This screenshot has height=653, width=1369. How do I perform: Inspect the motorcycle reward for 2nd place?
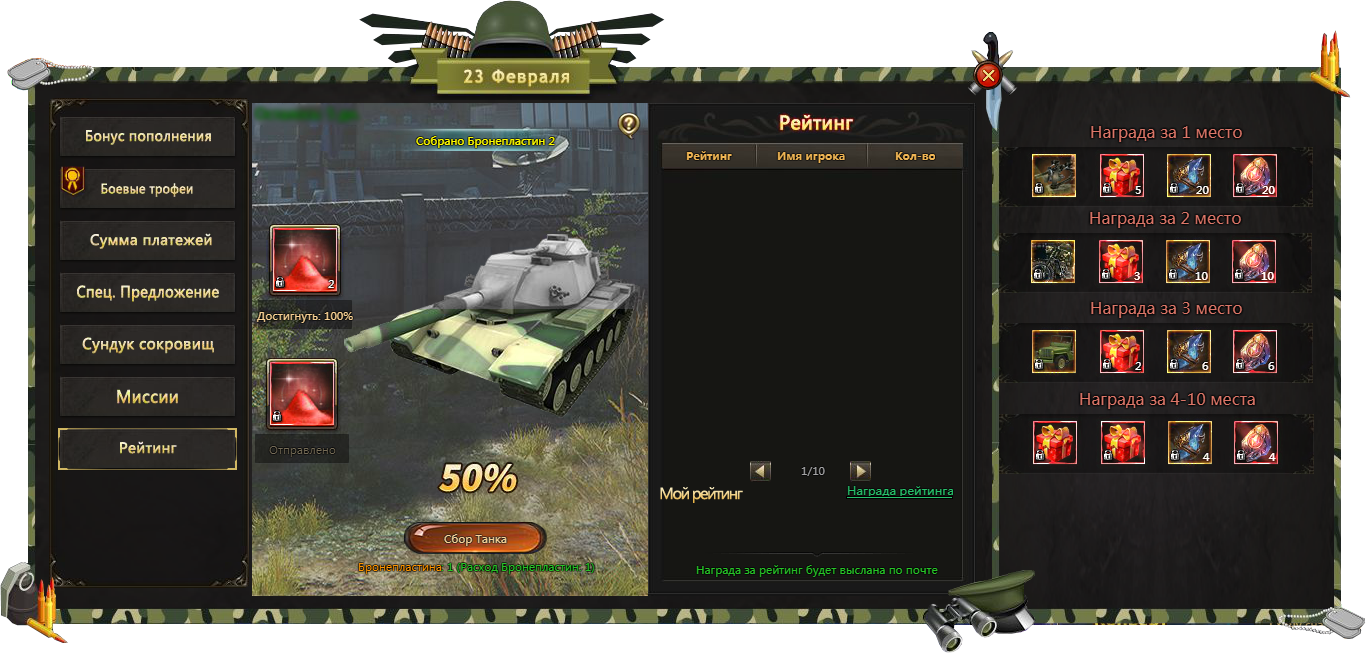[1054, 262]
